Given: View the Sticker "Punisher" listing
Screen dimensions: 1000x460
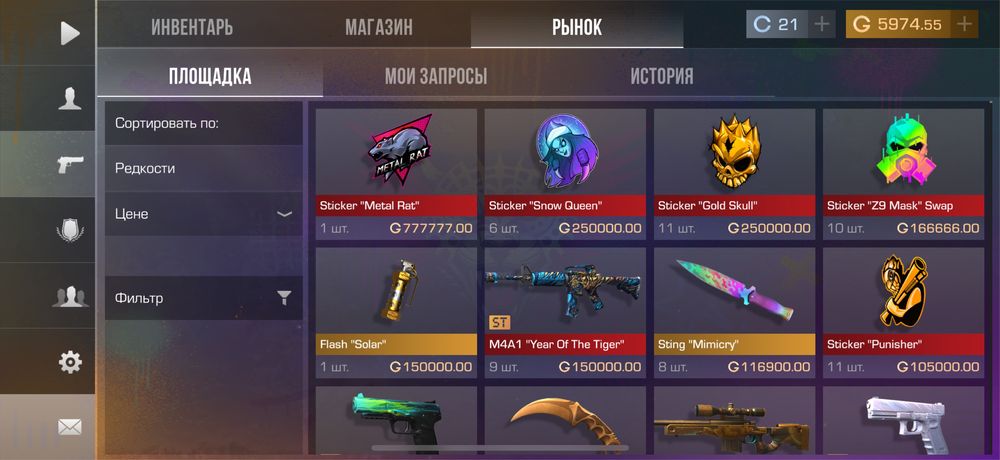Looking at the screenshot, I should 903,312.
